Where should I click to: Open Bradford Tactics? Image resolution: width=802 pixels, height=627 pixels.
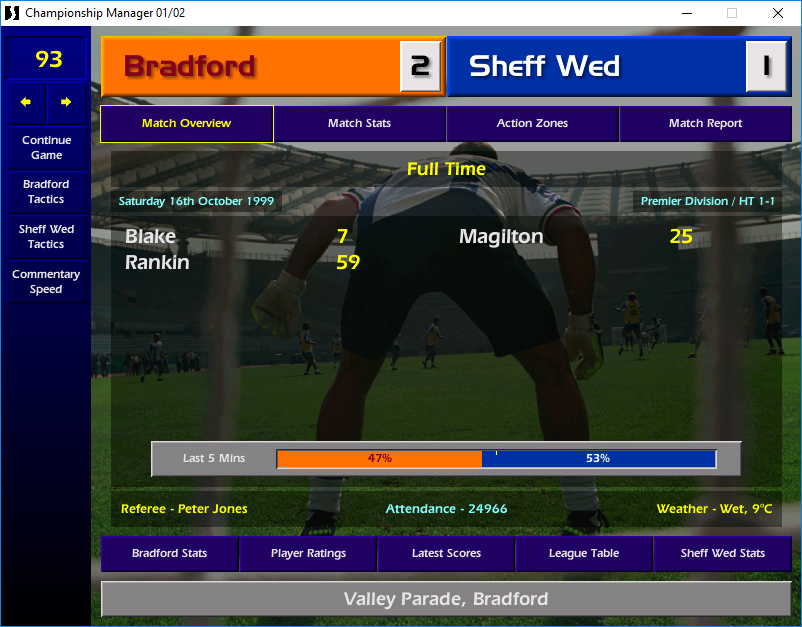(46, 192)
